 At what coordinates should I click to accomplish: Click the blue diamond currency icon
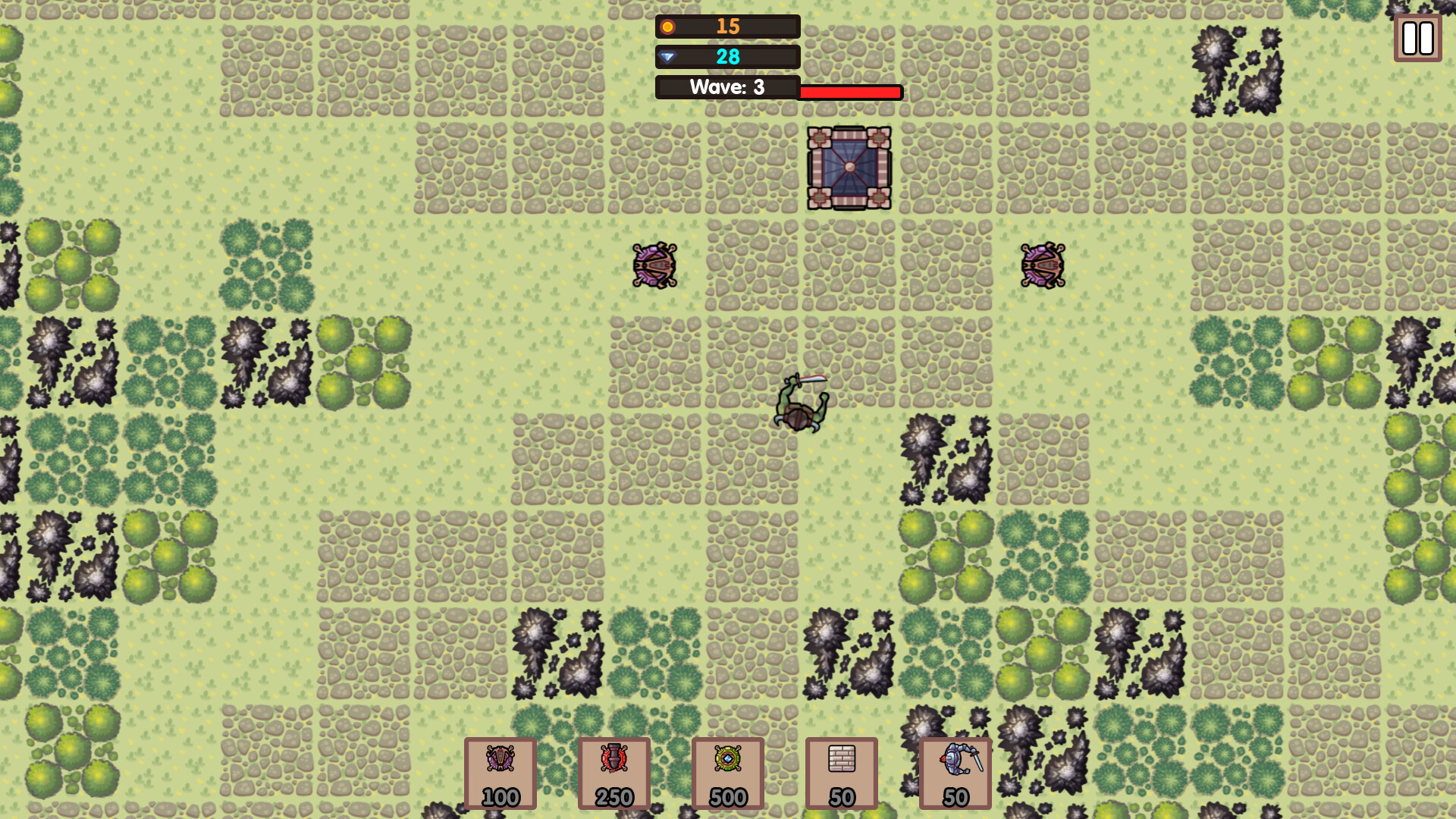668,56
